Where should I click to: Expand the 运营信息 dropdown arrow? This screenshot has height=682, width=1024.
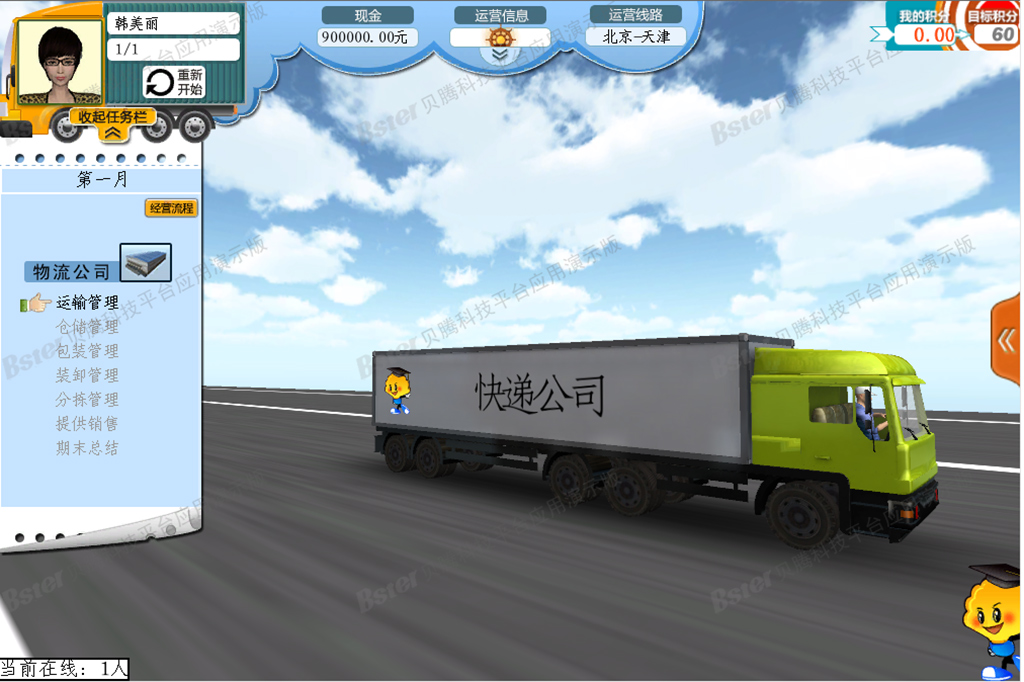click(x=499, y=56)
